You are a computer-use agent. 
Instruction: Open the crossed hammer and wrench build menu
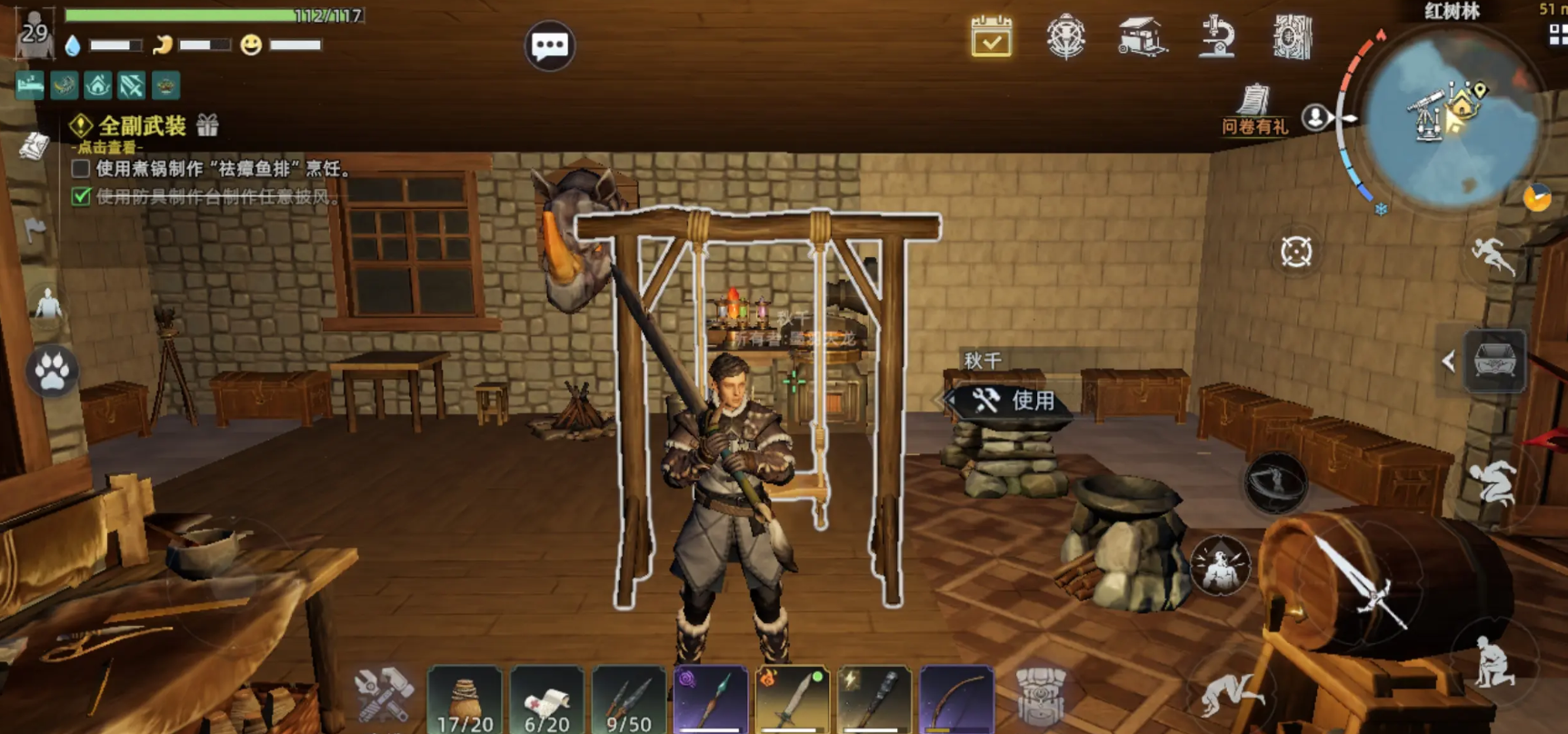[x=384, y=695]
